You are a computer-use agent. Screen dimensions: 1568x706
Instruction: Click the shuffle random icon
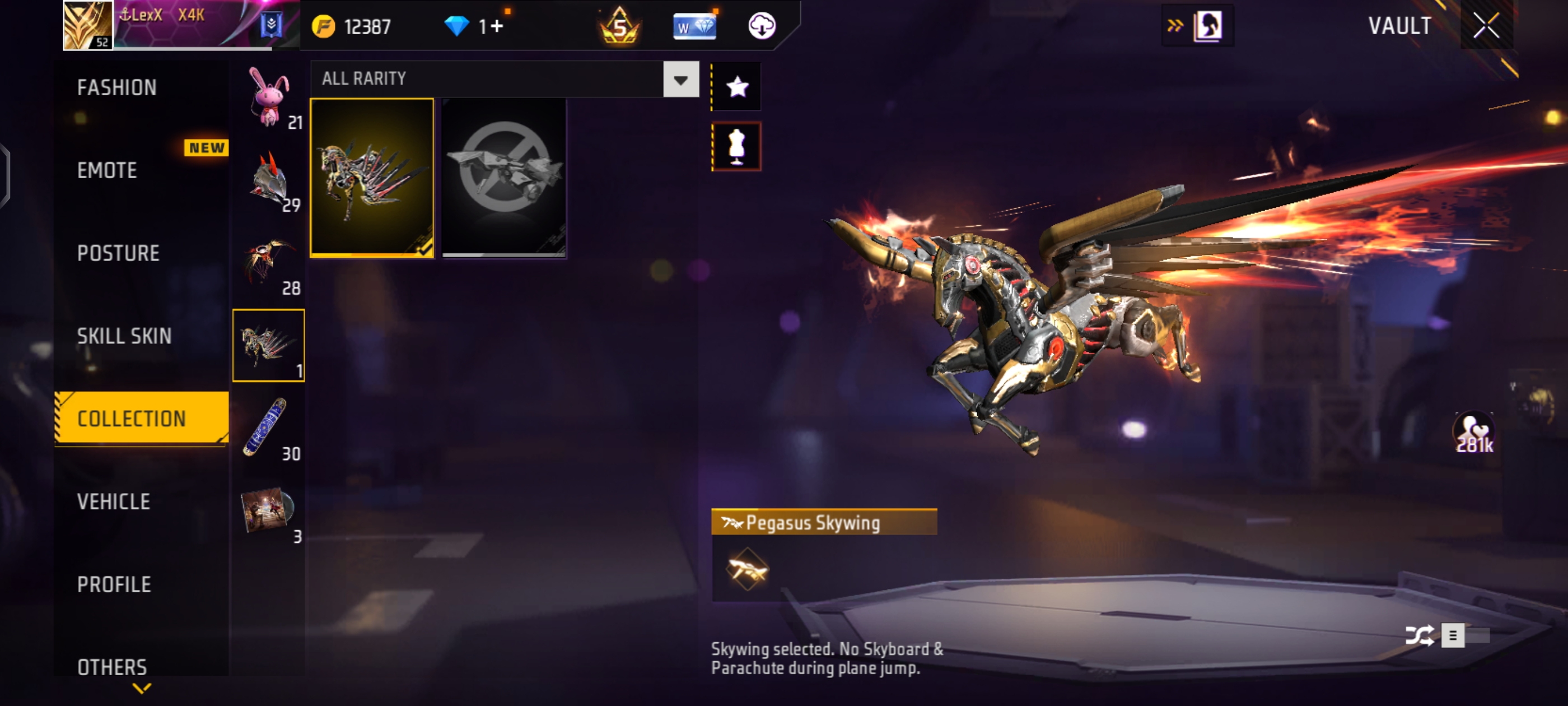coord(1419,636)
